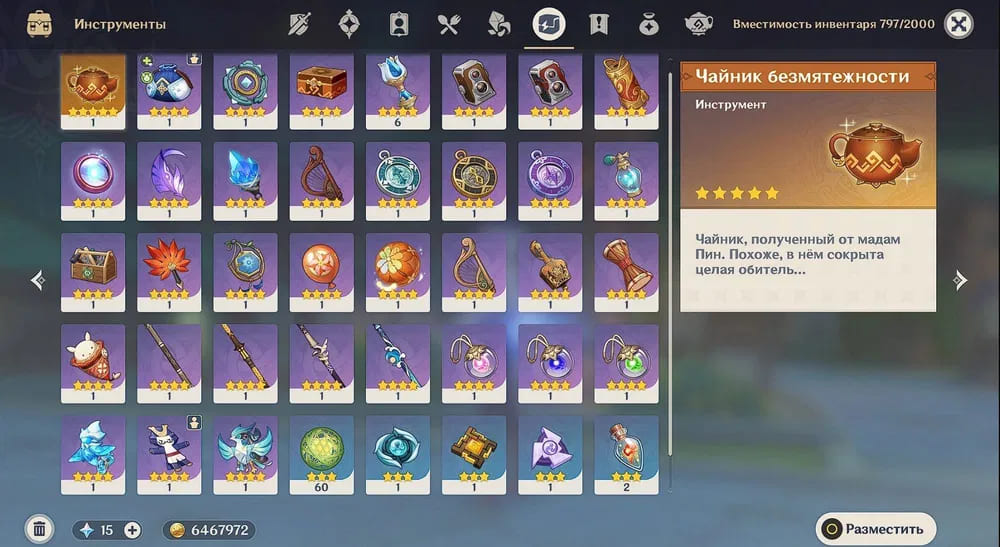Close the inventory with the X button

[x=959, y=24]
